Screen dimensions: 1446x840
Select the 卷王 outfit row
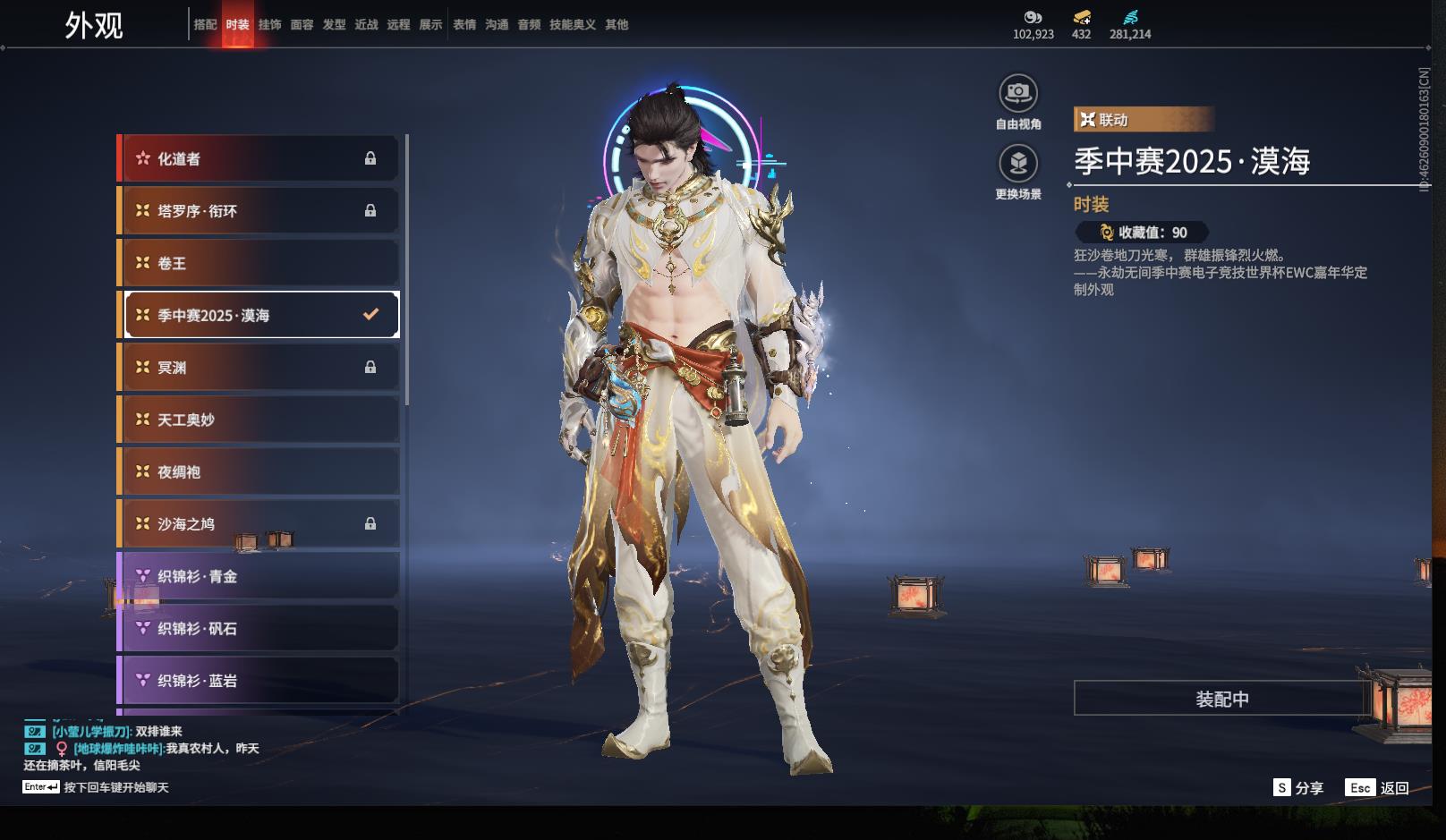click(x=259, y=263)
